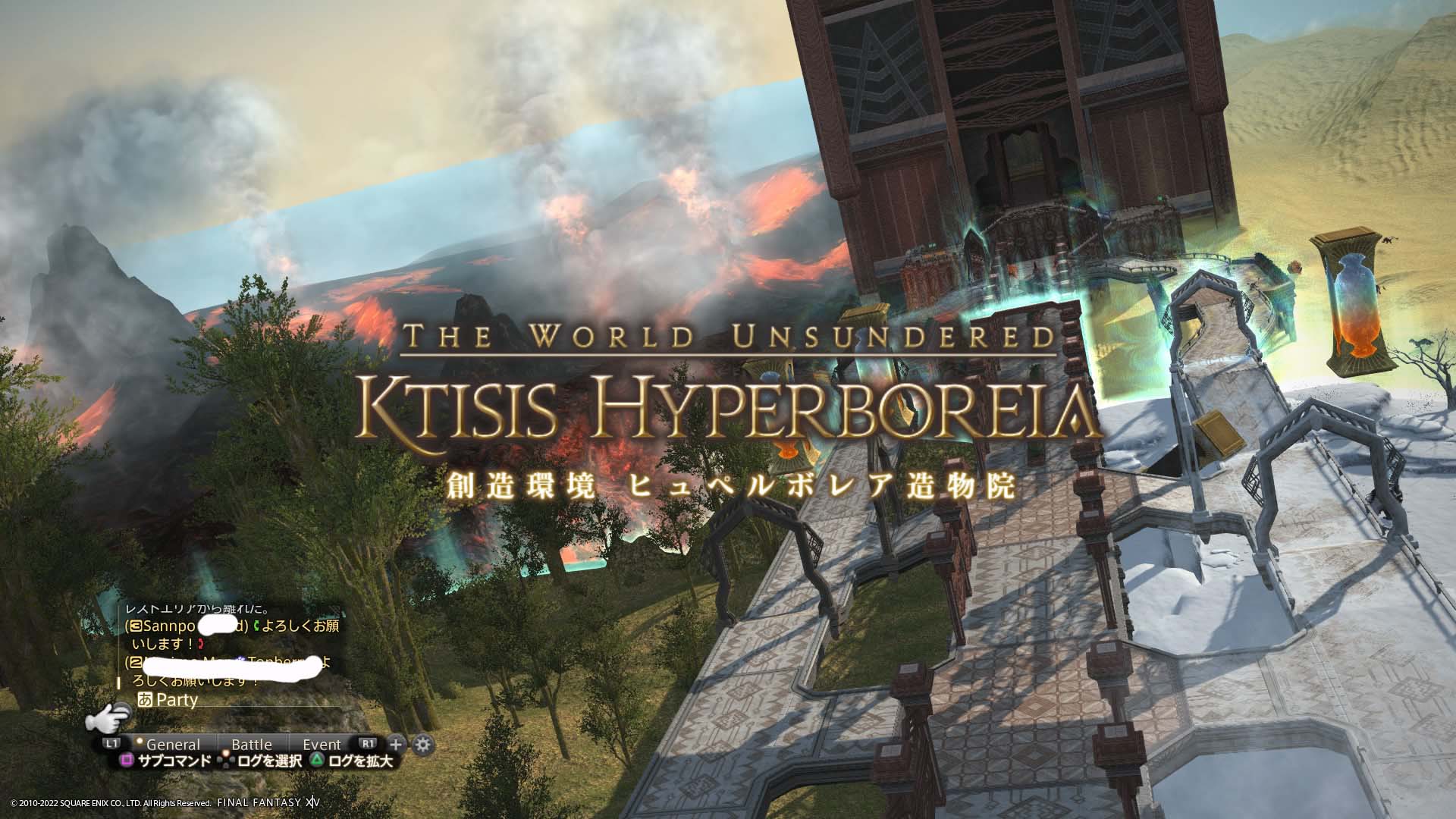The image size is (1456, 819).
Task: Add a new chat log tab with plus button
Action: (395, 744)
